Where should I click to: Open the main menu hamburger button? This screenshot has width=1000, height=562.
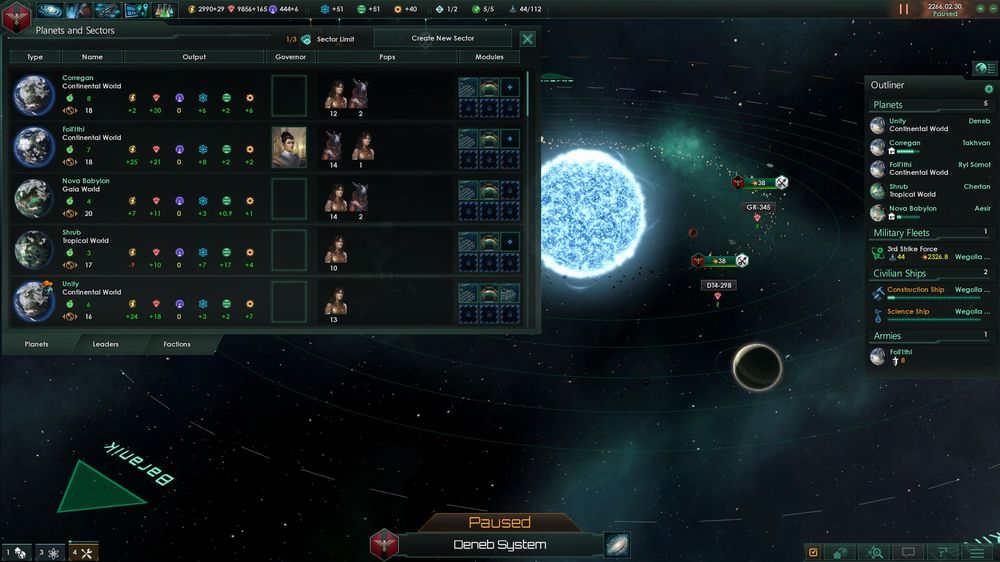(976, 552)
